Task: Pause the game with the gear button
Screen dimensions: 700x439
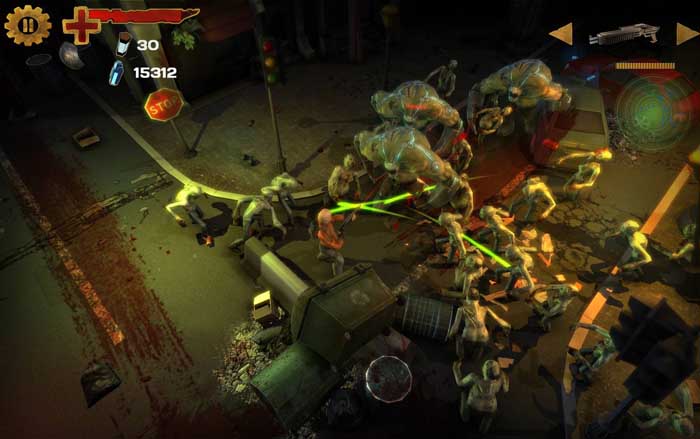Action: (x=27, y=25)
